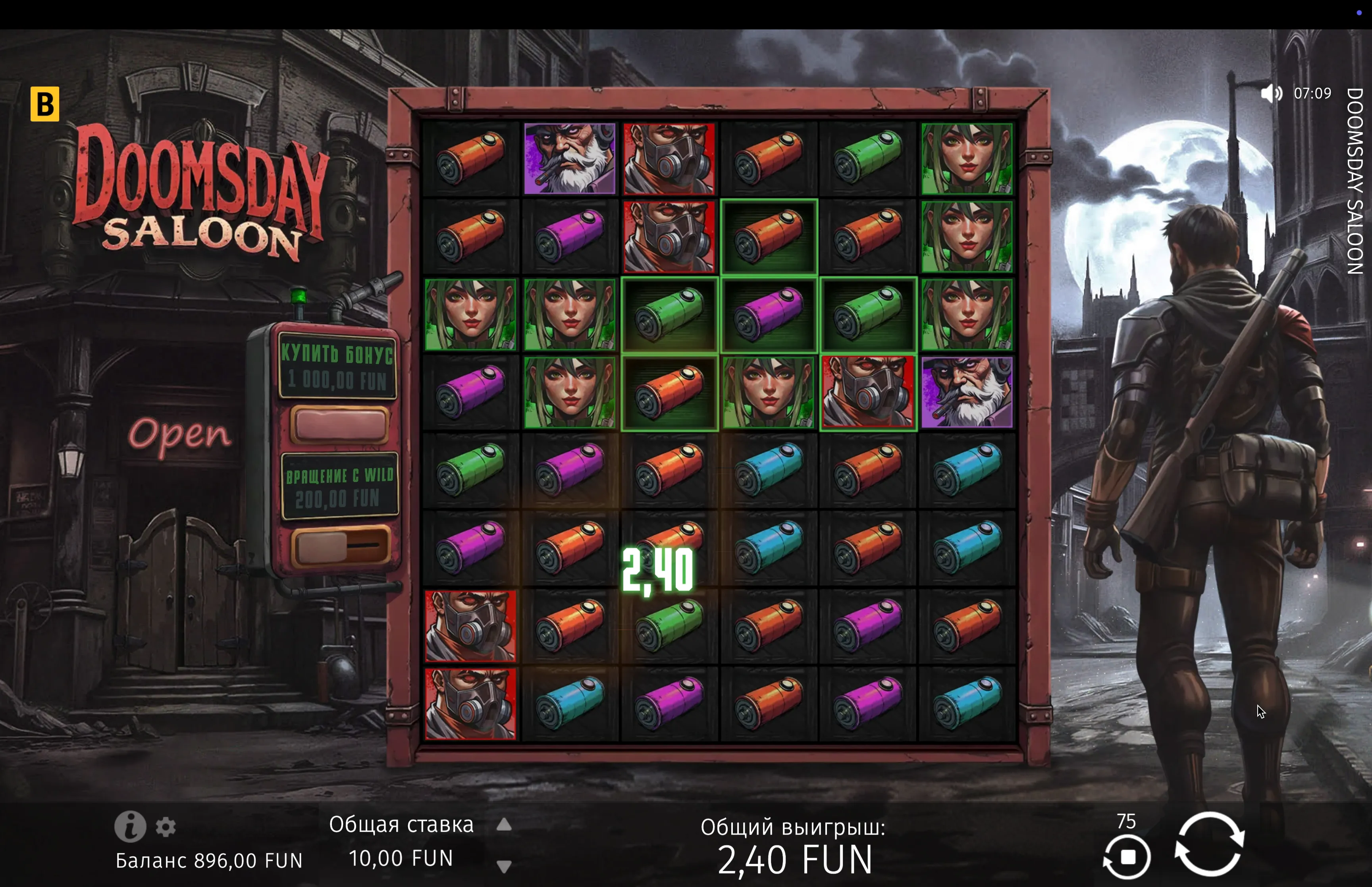This screenshot has height=887, width=1372.
Task: Stop the autoplay spins
Action: click(x=1127, y=857)
